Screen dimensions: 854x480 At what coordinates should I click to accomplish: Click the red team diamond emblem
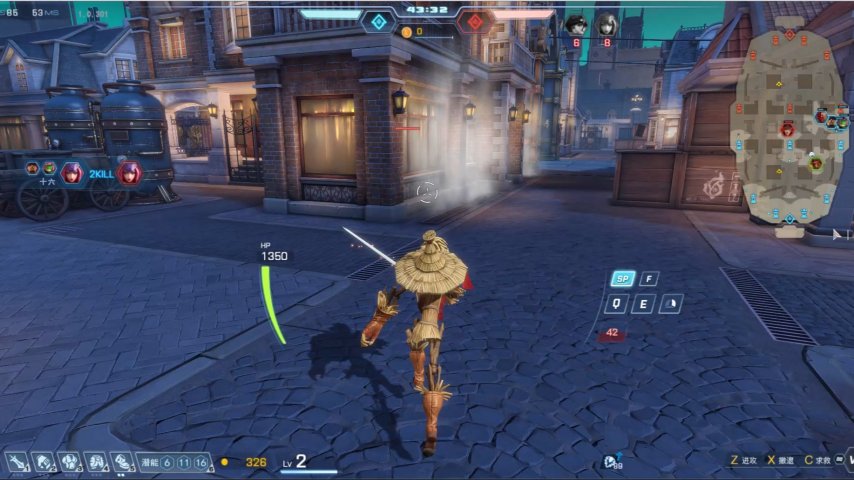(474, 21)
